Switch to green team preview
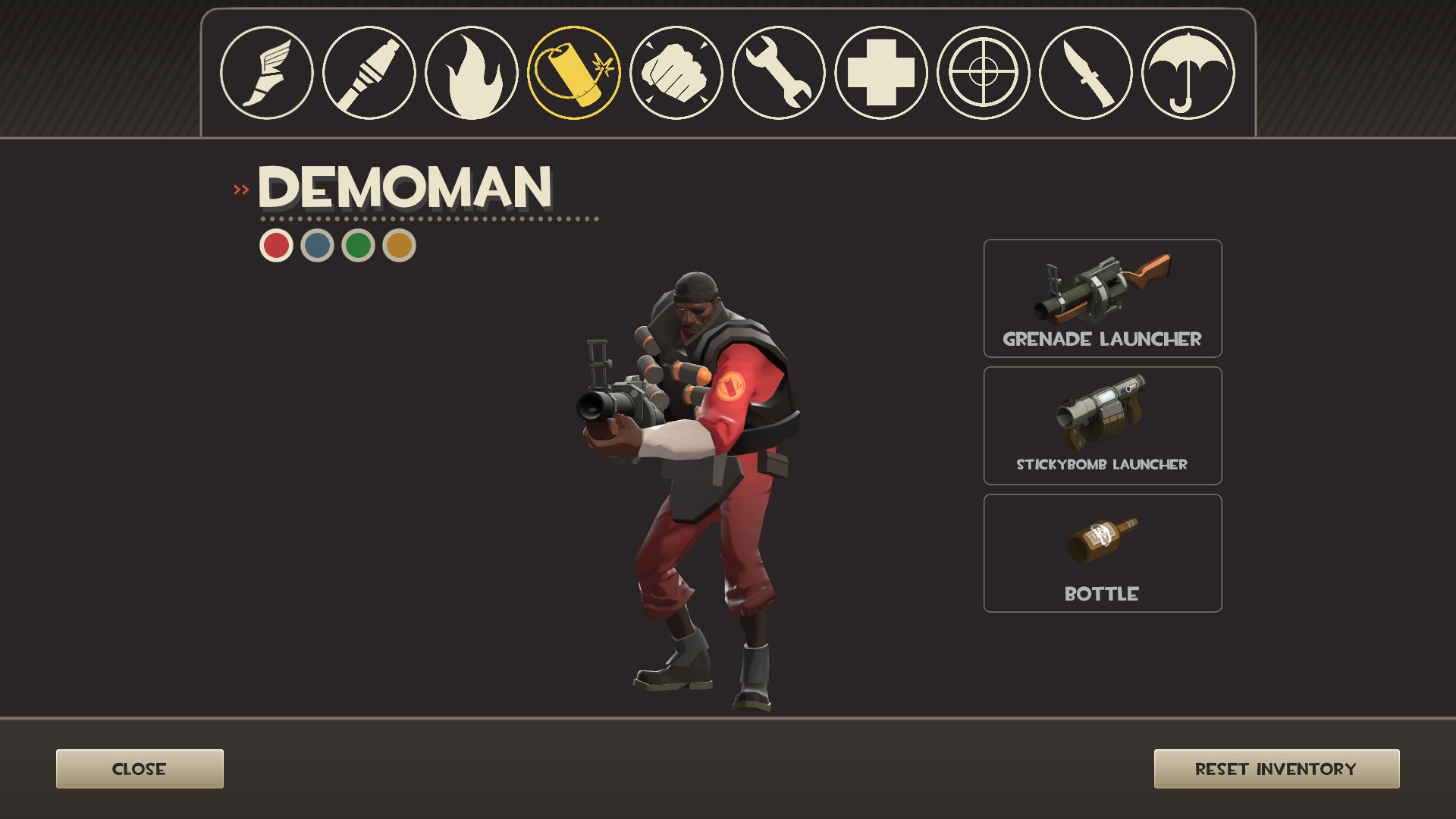The width and height of the screenshot is (1456, 819). (356, 245)
